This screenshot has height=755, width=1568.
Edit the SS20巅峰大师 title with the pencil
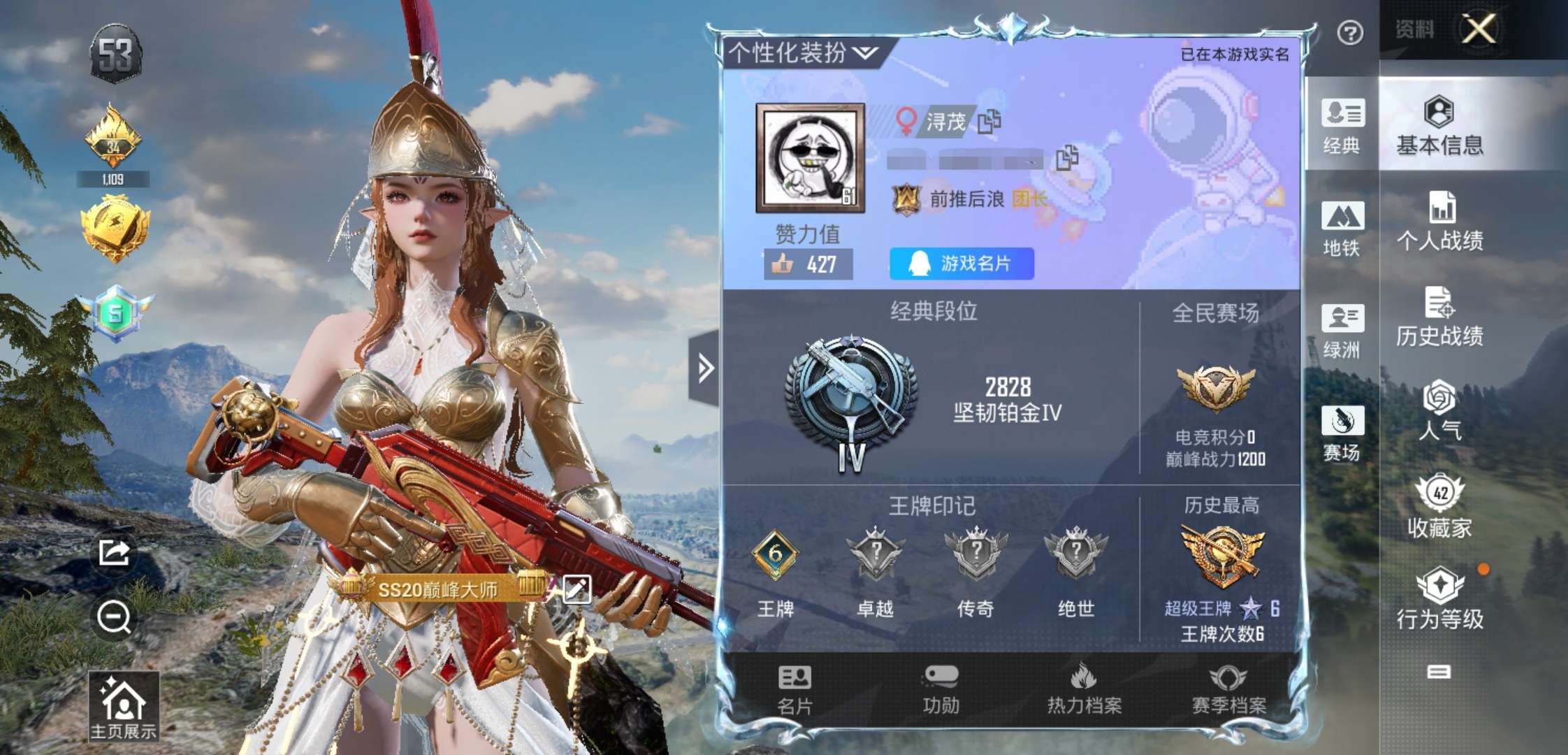(x=576, y=589)
